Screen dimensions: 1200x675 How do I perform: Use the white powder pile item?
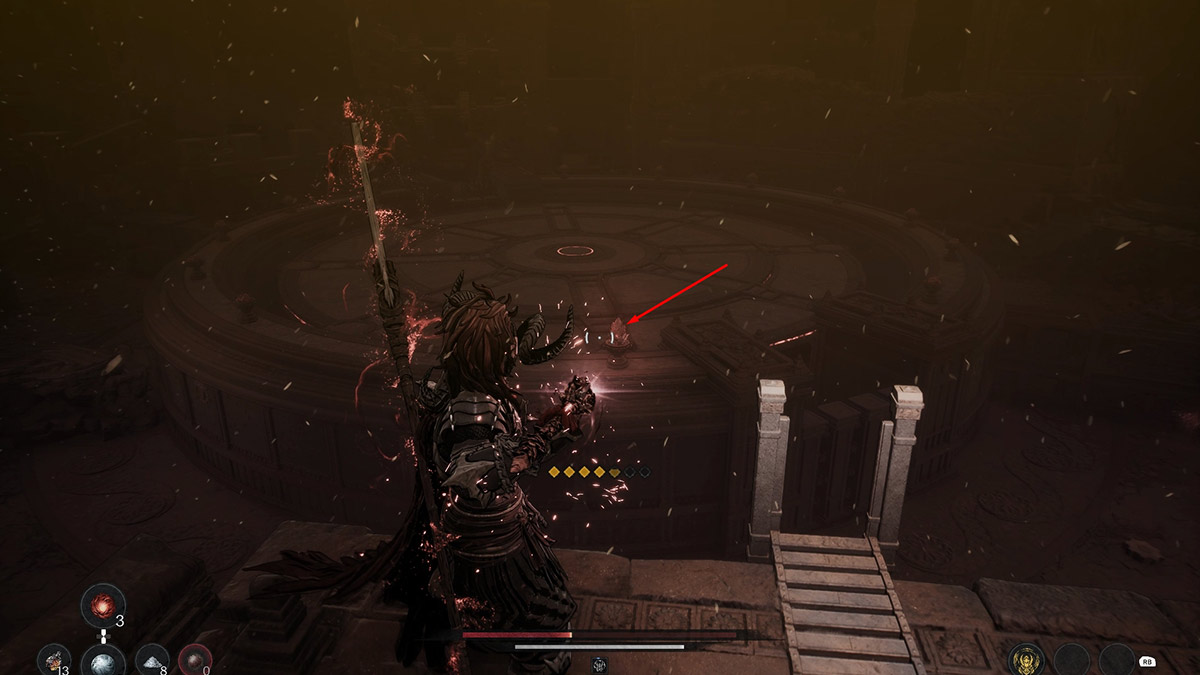tap(152, 660)
